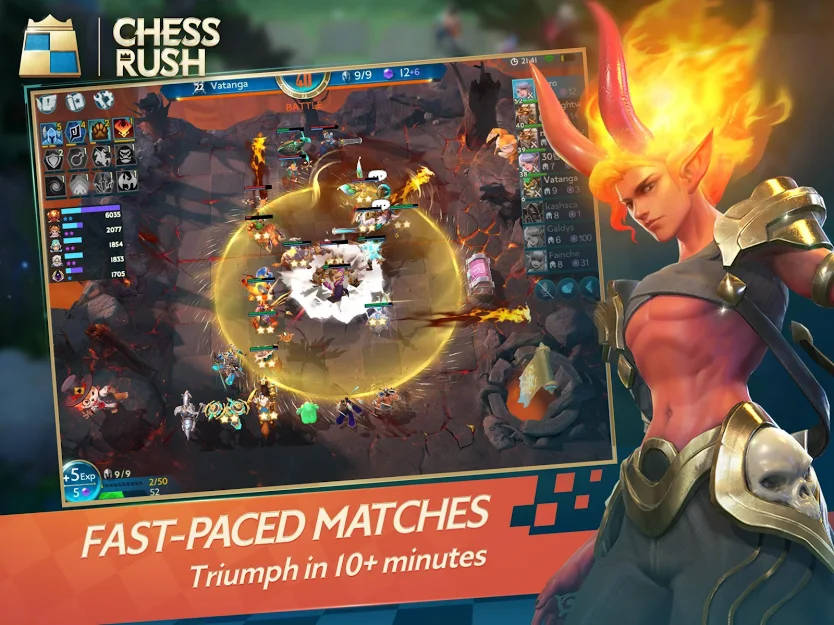Select the hero row showing 2077 damage
The width and height of the screenshot is (834, 625).
[x=86, y=230]
